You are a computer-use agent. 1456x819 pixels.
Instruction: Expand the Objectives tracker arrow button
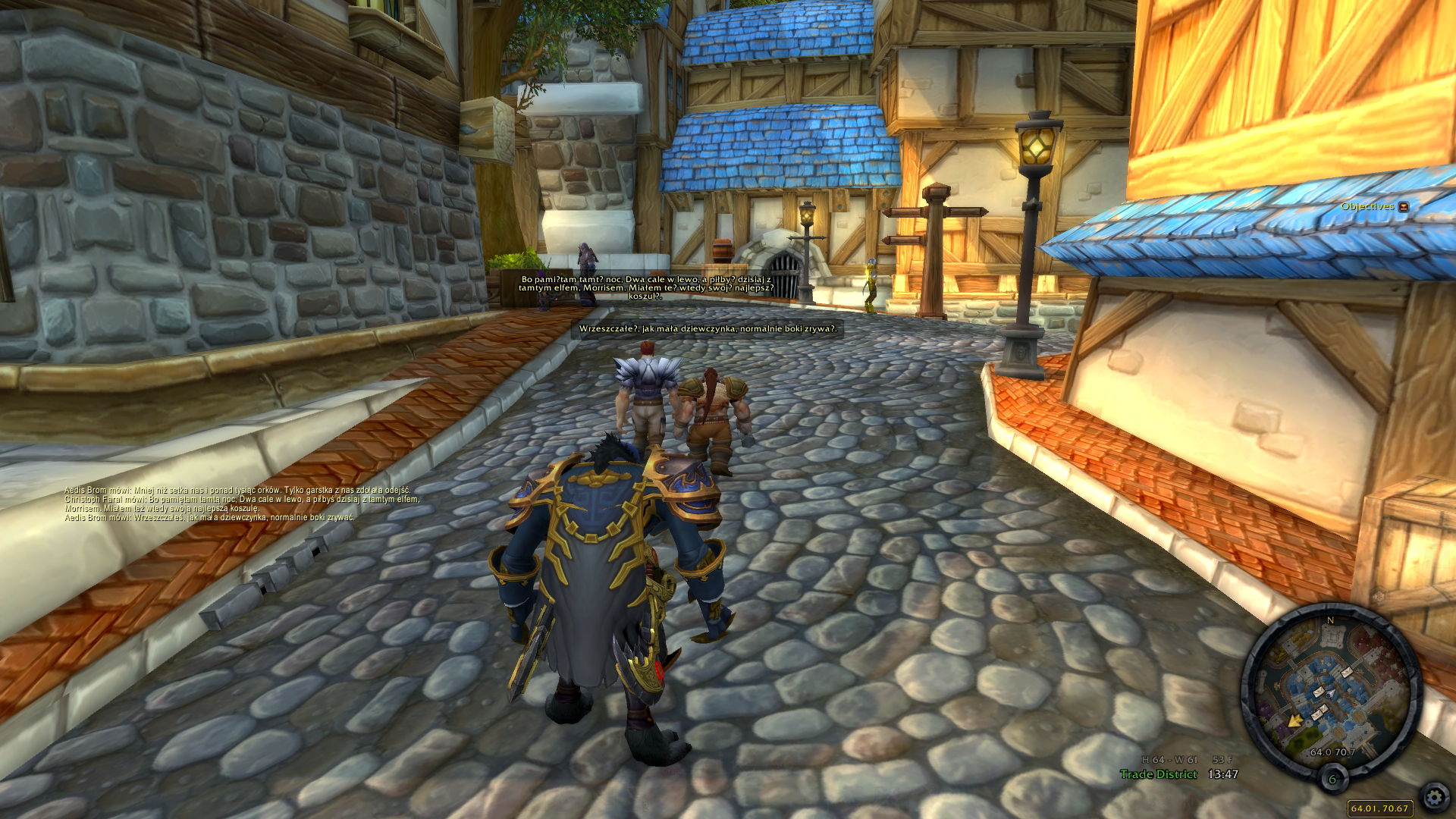[1404, 206]
